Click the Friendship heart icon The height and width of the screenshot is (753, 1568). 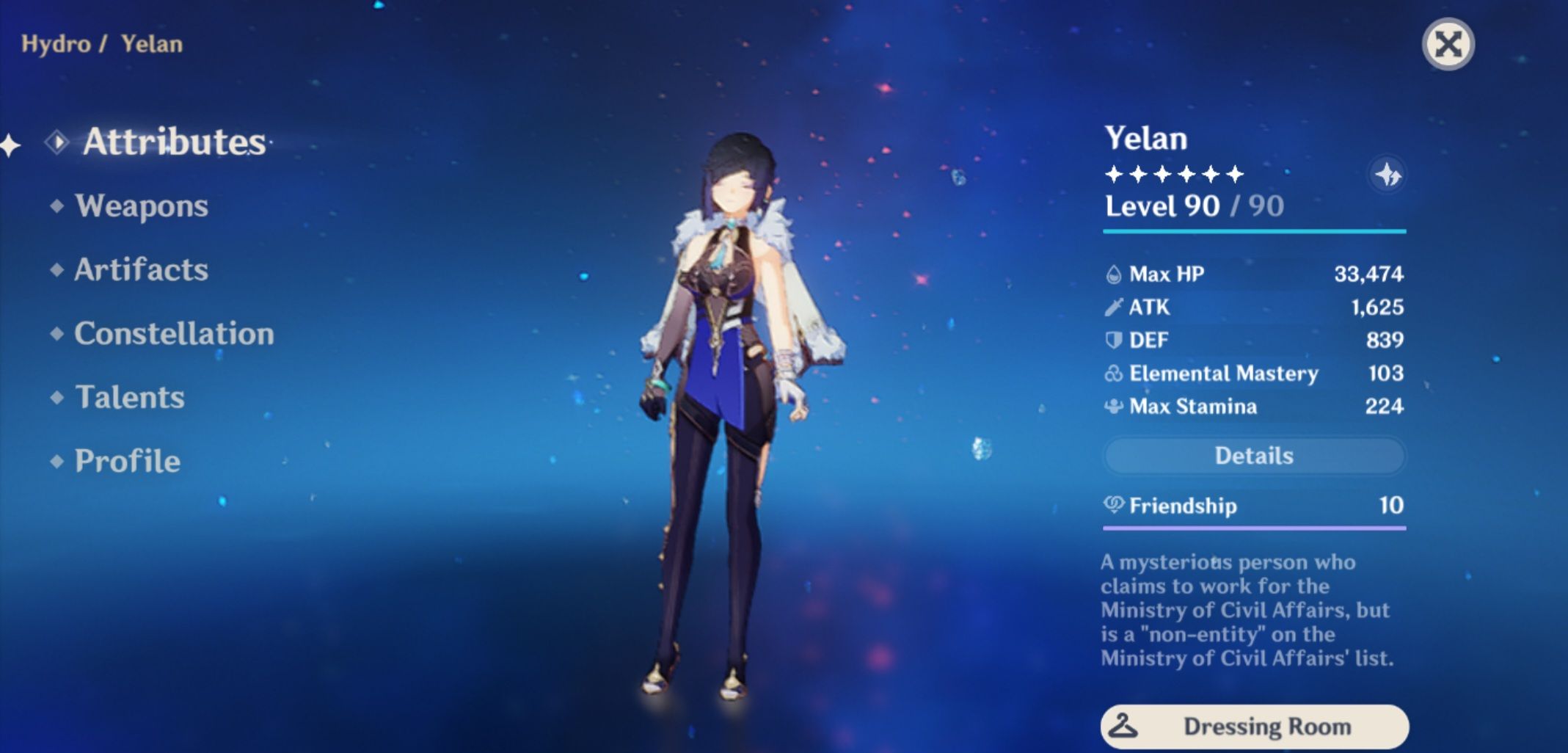(1112, 505)
